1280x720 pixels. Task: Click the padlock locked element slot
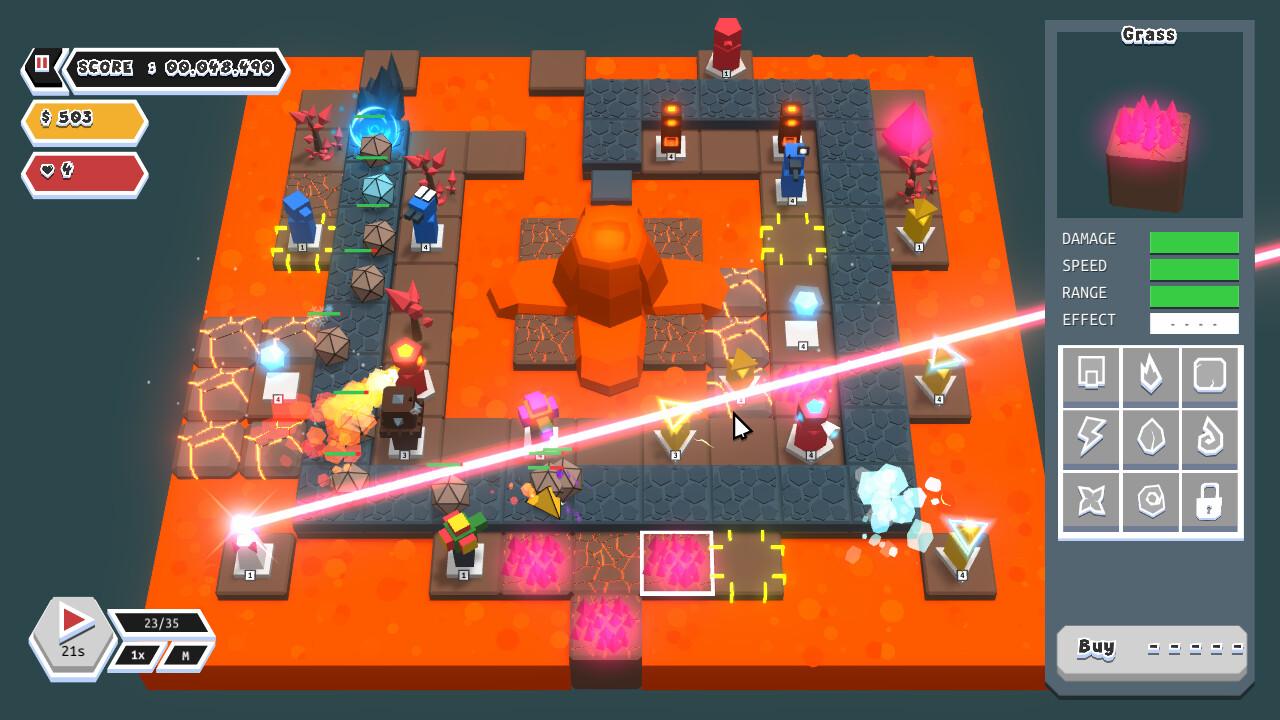coord(1210,501)
